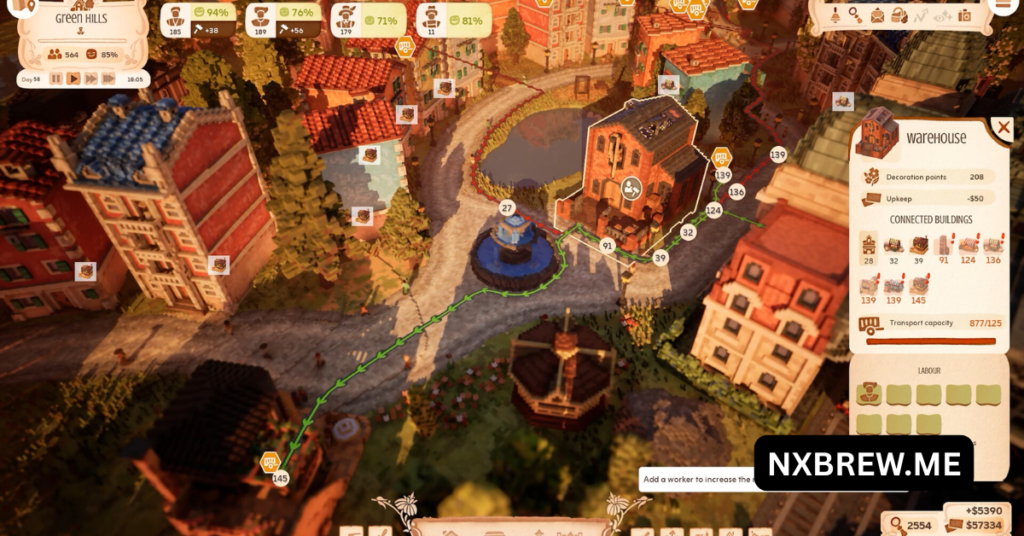This screenshot has width=1024, height=536.
Task: Set game speed to fast forward
Action: [91, 78]
